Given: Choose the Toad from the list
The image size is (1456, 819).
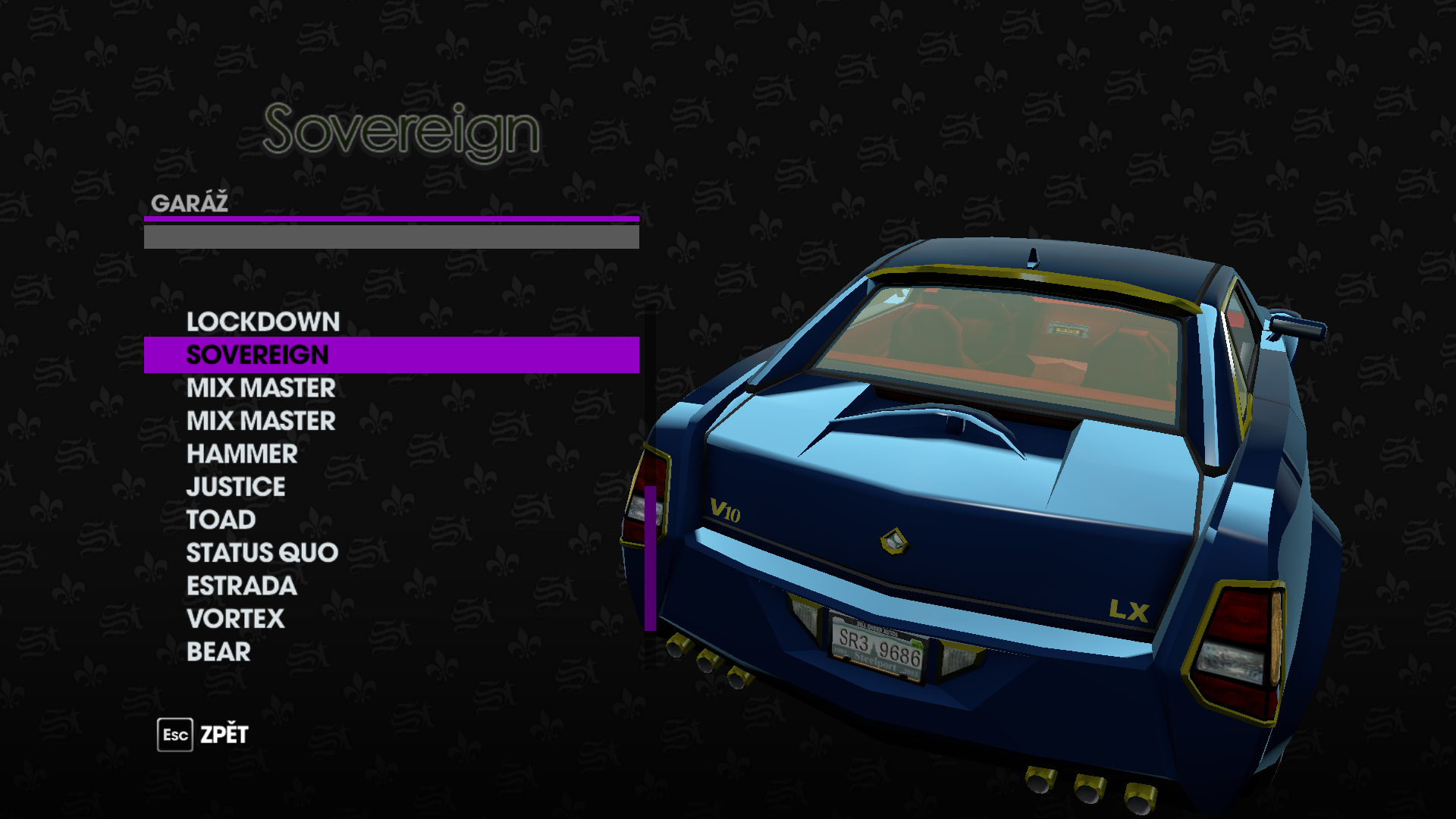Looking at the screenshot, I should pos(221,519).
